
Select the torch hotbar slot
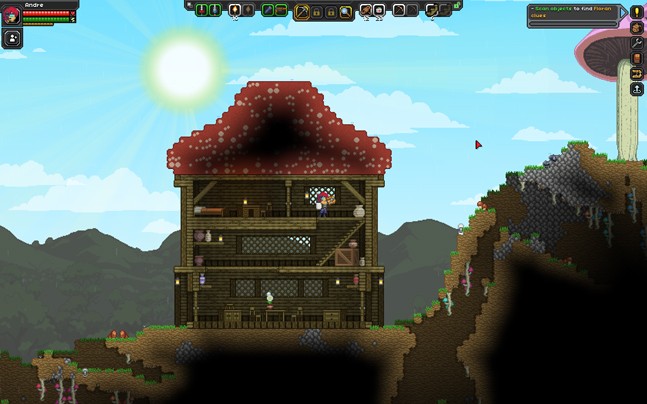pos(235,10)
